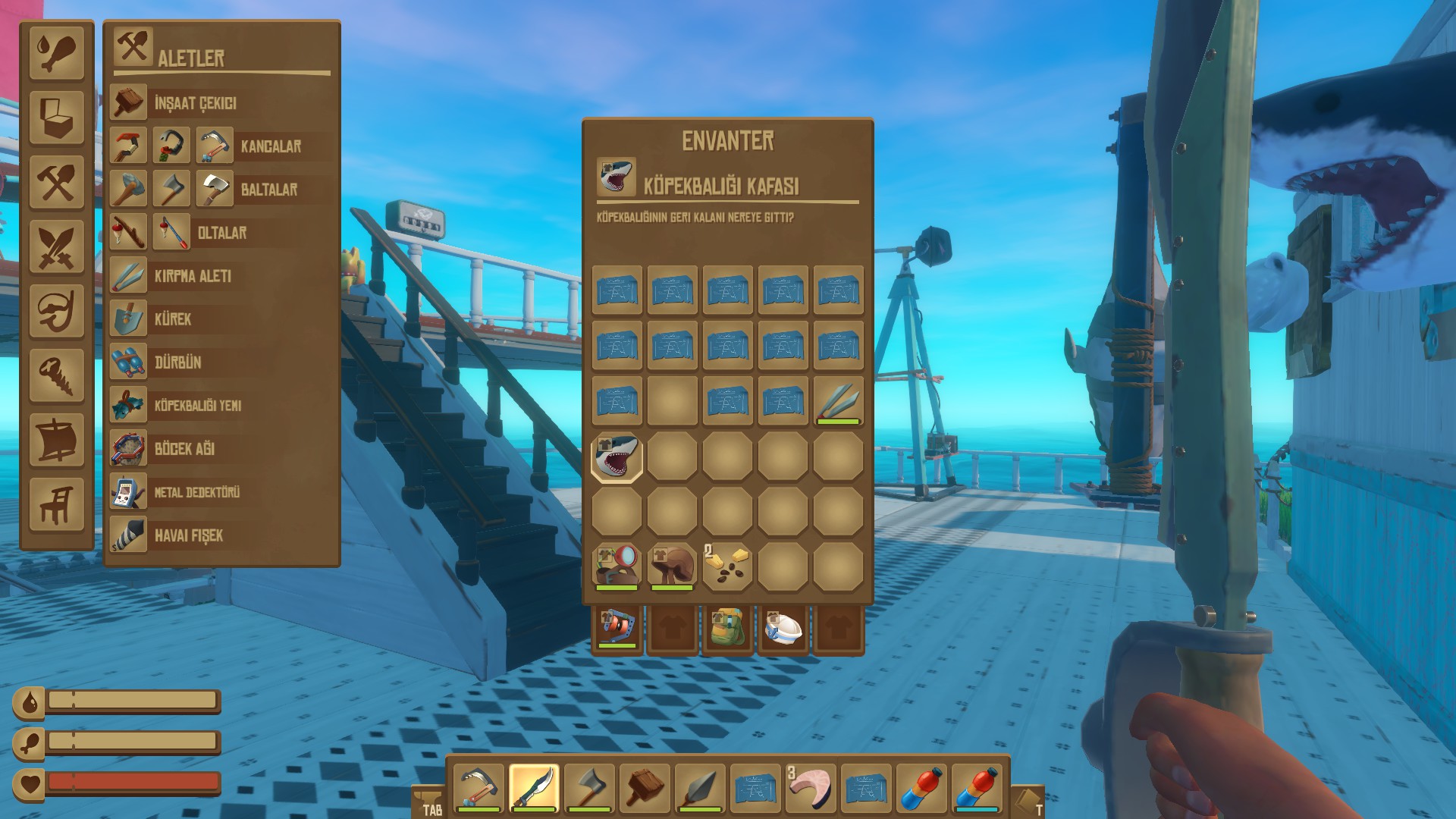1456x819 pixels.
Task: Select the spear hotbar slot
Action: coord(700,789)
